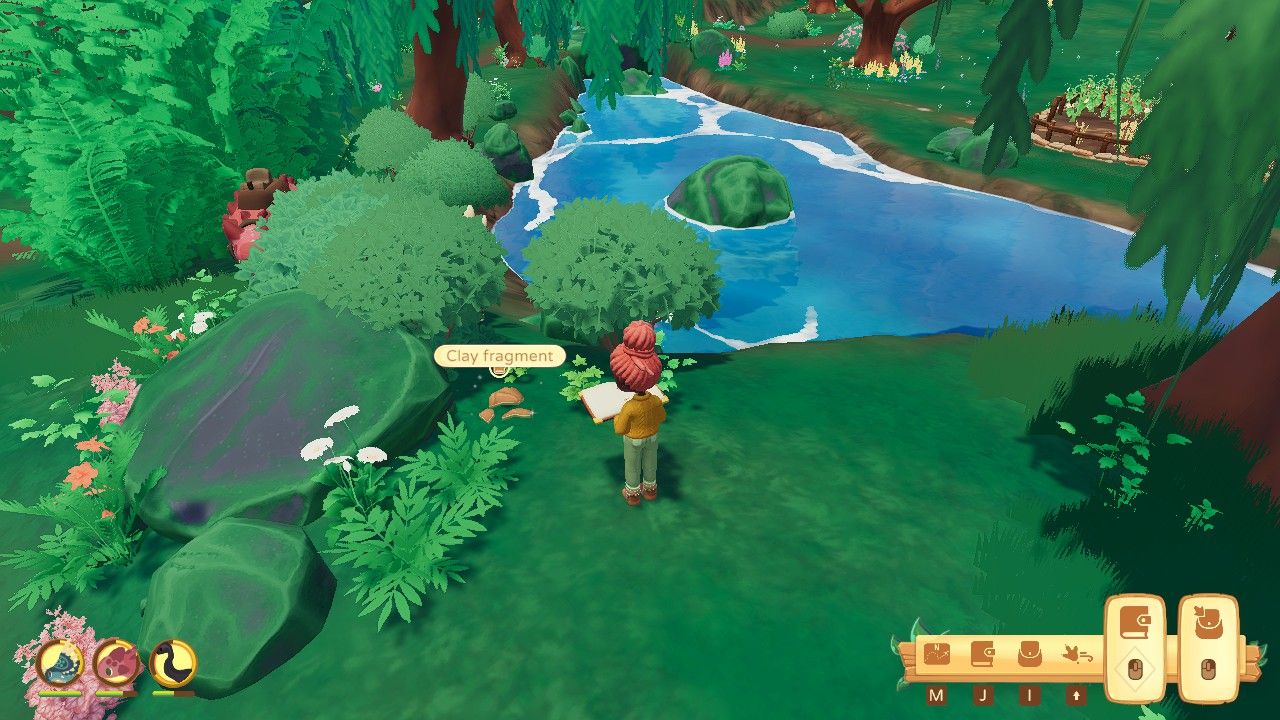The image size is (1280, 720).
Task: Open the journal icon on the hotbar
Action: (x=981, y=652)
